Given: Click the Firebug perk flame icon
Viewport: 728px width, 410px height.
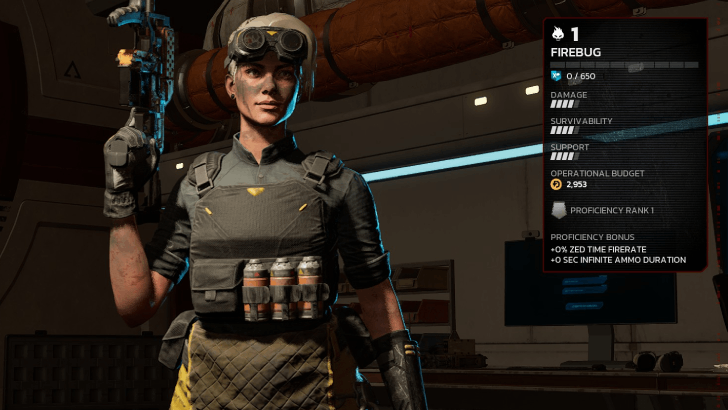Looking at the screenshot, I should (x=559, y=33).
